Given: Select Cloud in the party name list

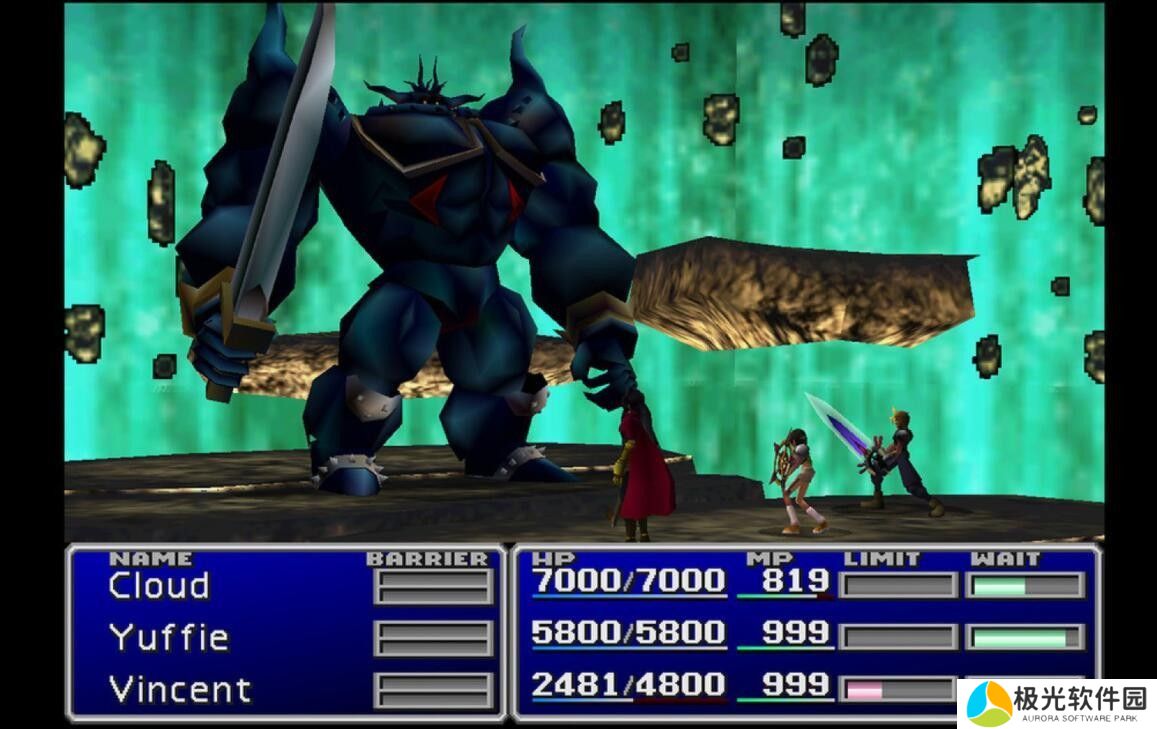Looking at the screenshot, I should 159,585.
